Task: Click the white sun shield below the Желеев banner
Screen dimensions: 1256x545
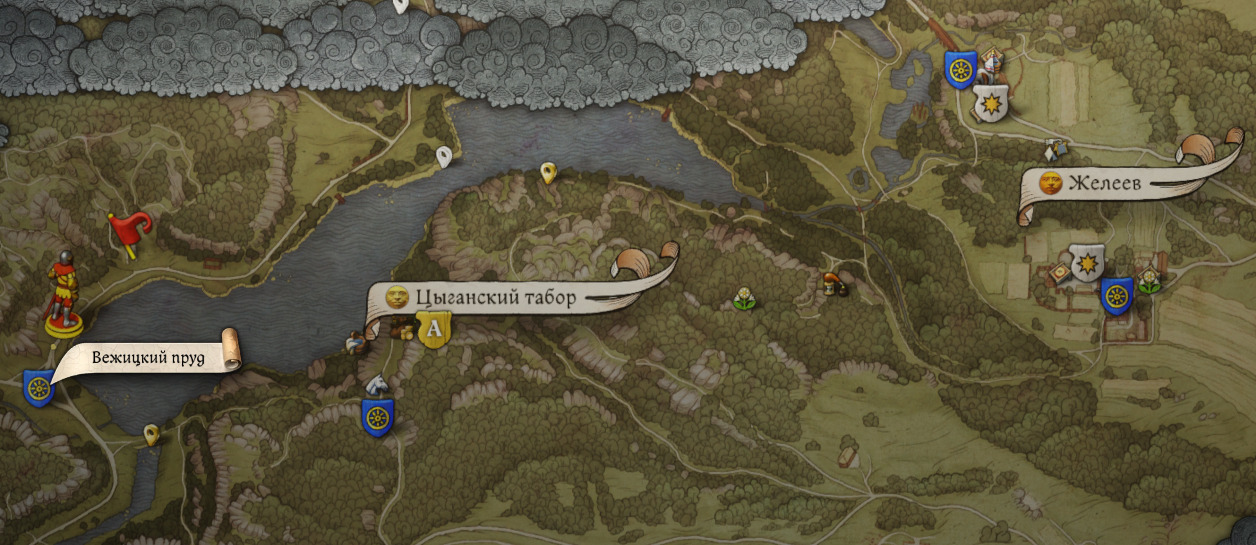Action: coord(1086,263)
